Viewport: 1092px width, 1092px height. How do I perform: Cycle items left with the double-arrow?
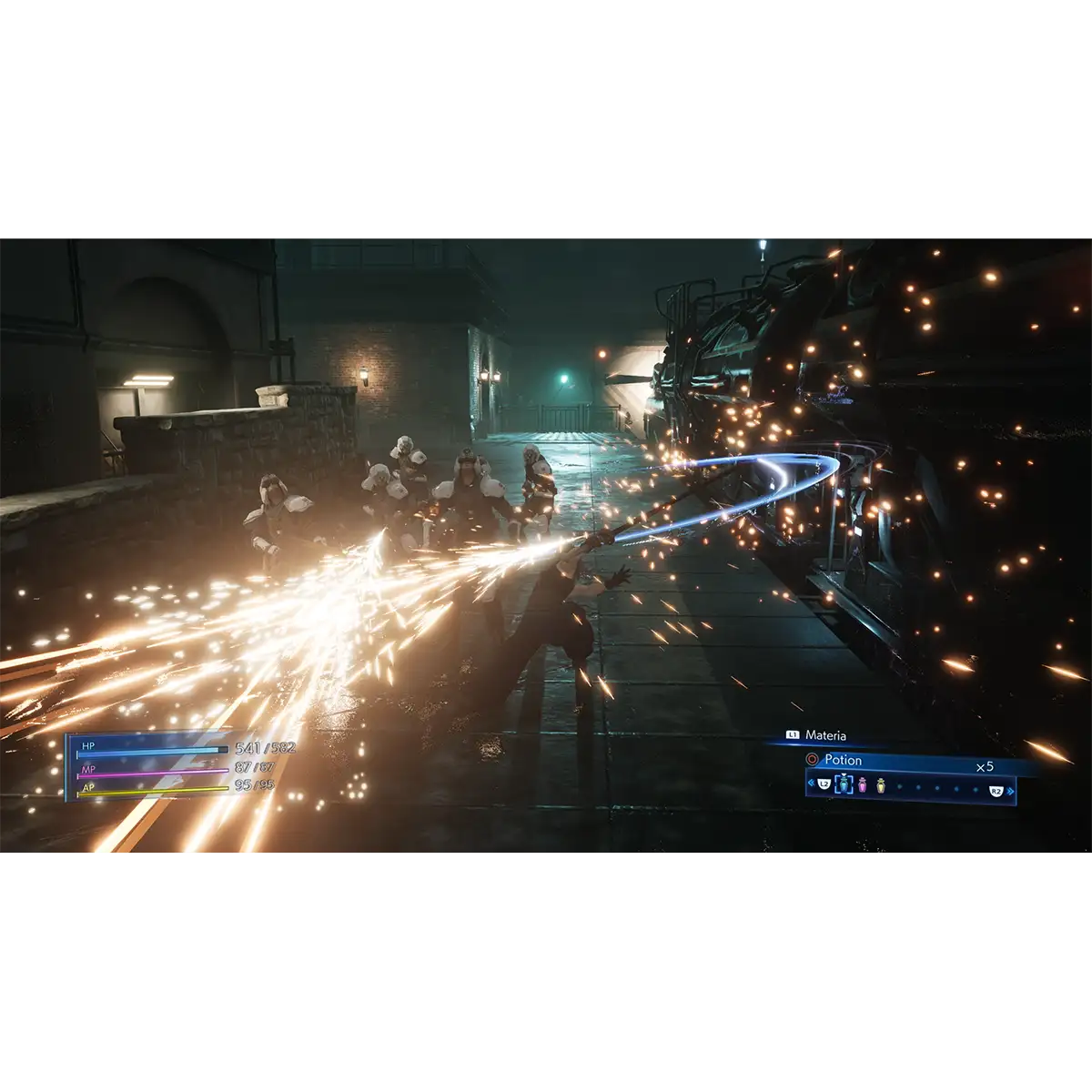[x=812, y=784]
